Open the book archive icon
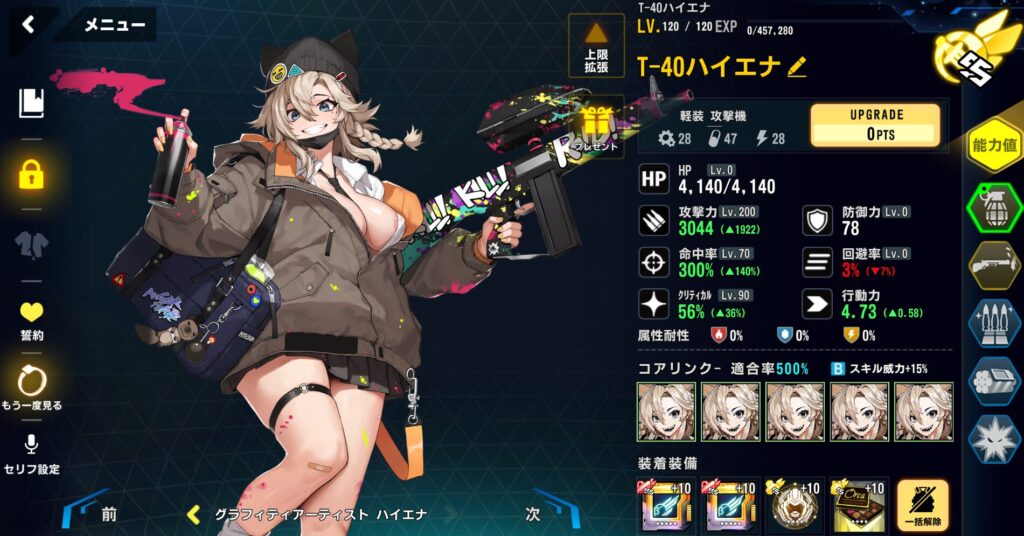The height and width of the screenshot is (536, 1024). (x=32, y=102)
